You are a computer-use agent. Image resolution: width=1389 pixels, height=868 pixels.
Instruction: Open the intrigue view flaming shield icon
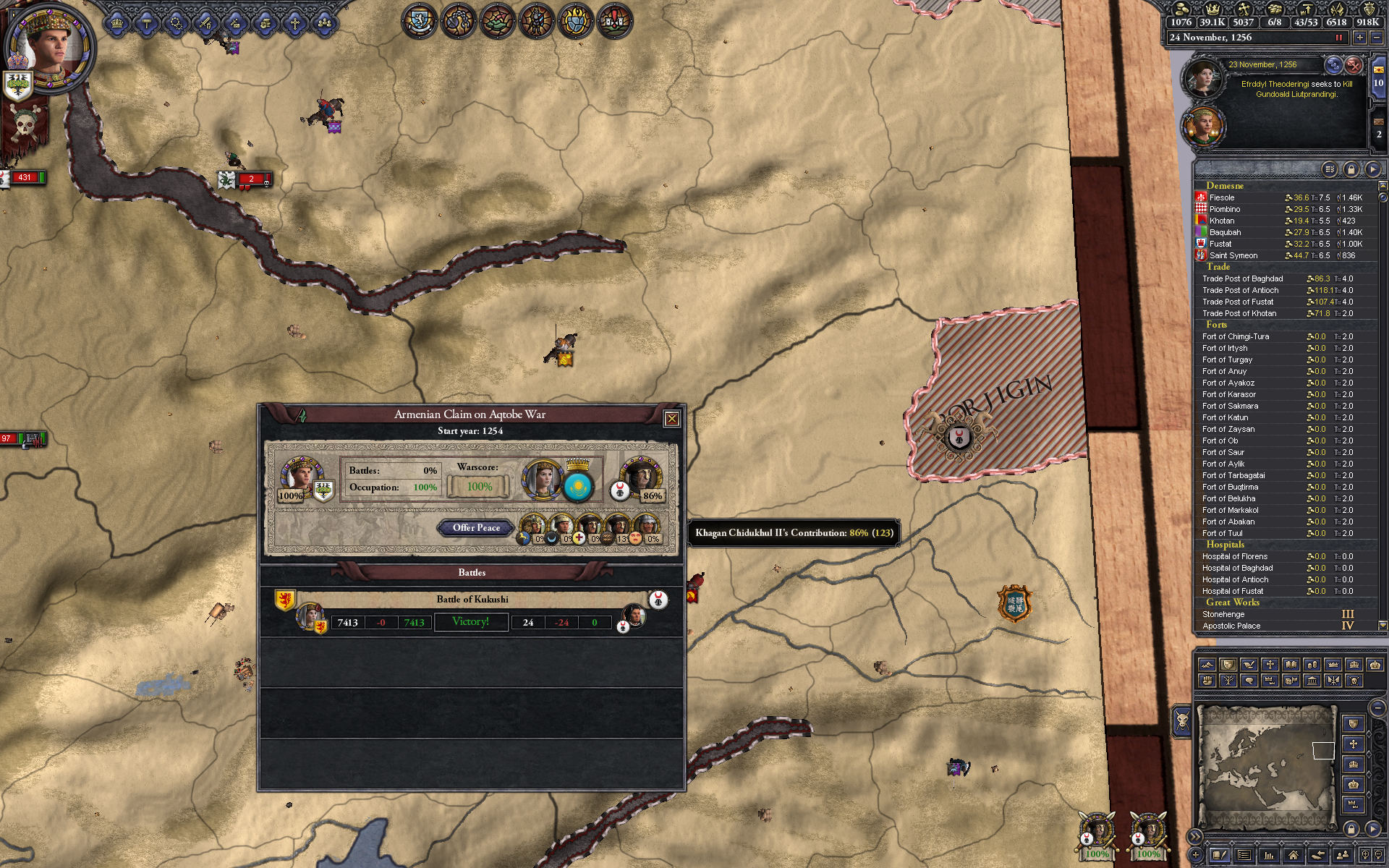click(x=575, y=21)
